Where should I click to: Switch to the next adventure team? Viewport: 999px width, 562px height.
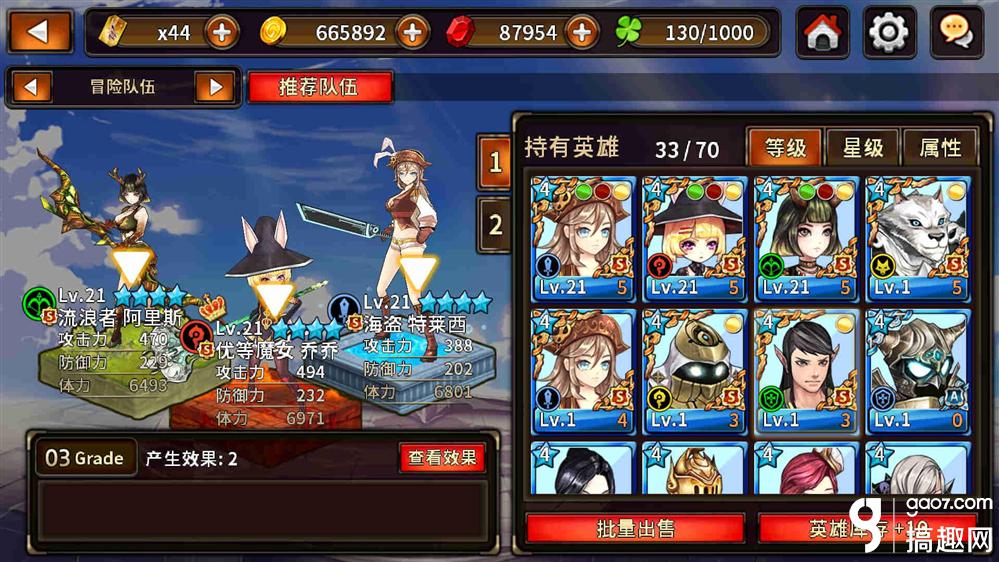[x=214, y=87]
